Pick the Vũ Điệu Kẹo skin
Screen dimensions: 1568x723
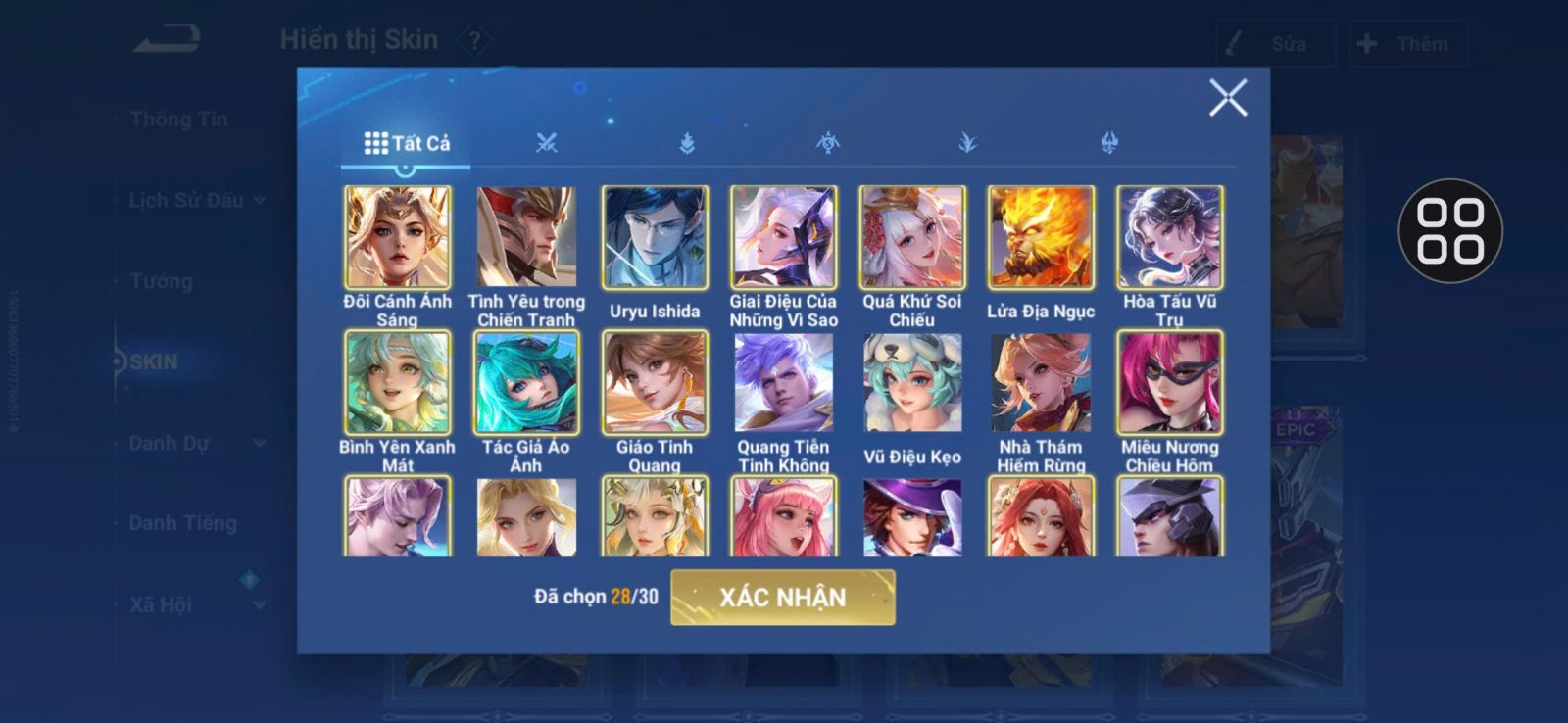click(912, 382)
